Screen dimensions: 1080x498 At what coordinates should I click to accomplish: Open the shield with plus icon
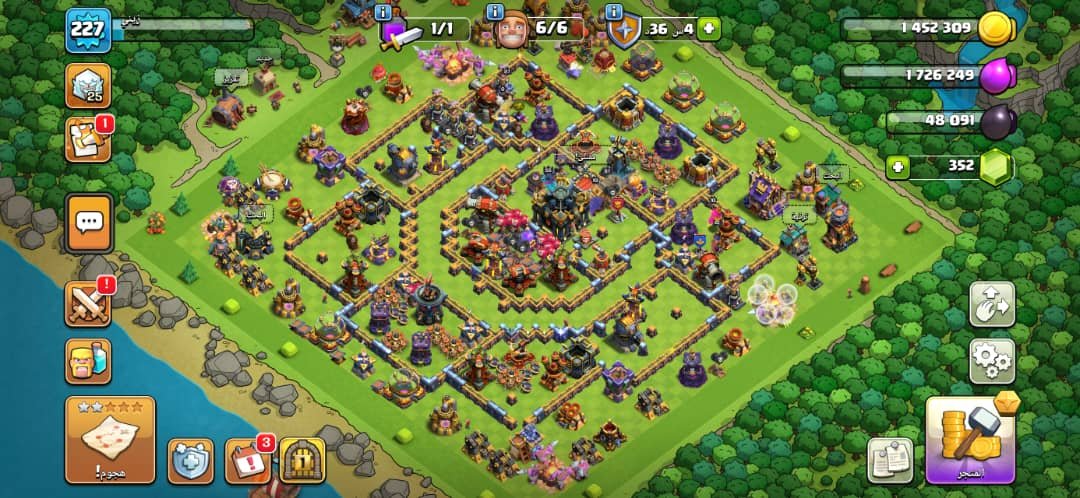(190, 461)
